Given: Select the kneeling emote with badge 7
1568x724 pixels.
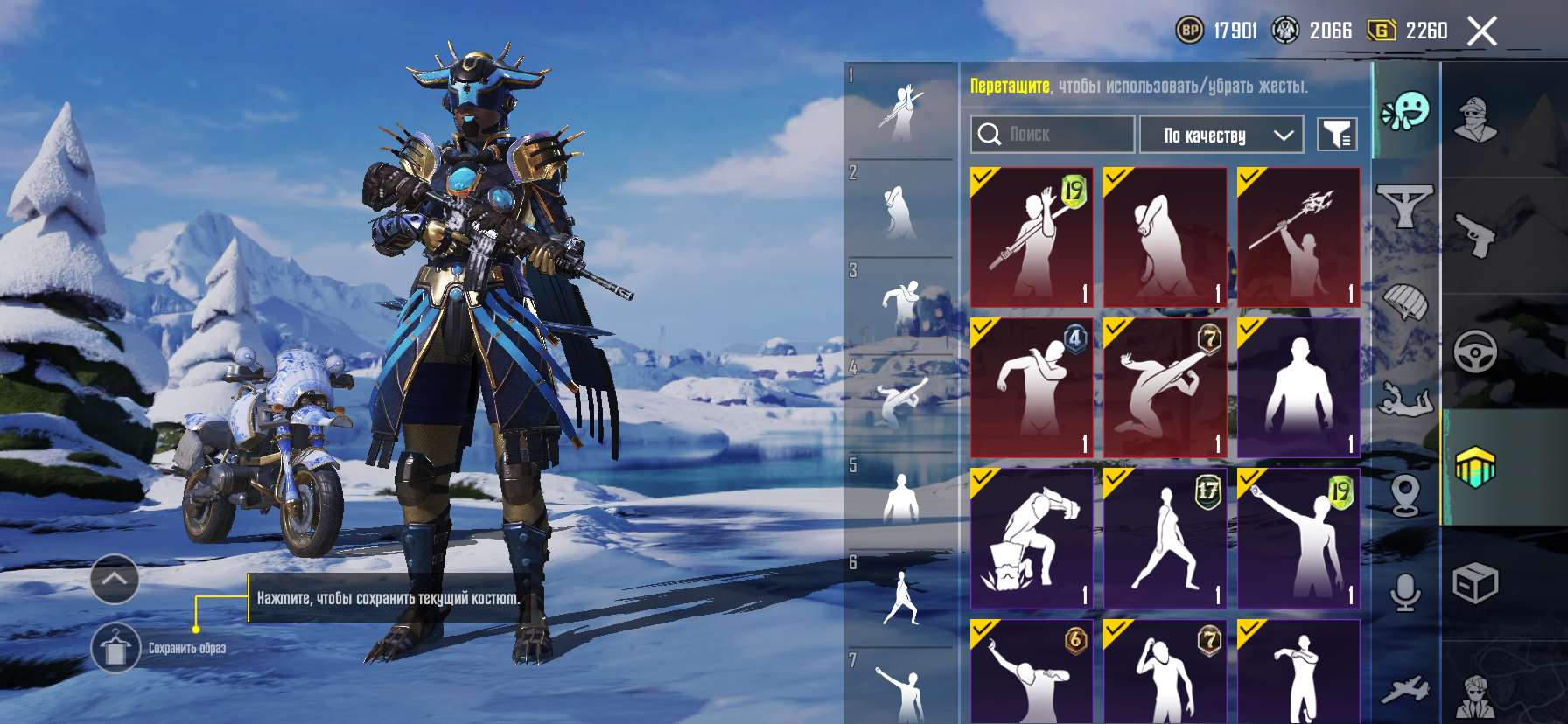Looking at the screenshot, I should [1165, 386].
